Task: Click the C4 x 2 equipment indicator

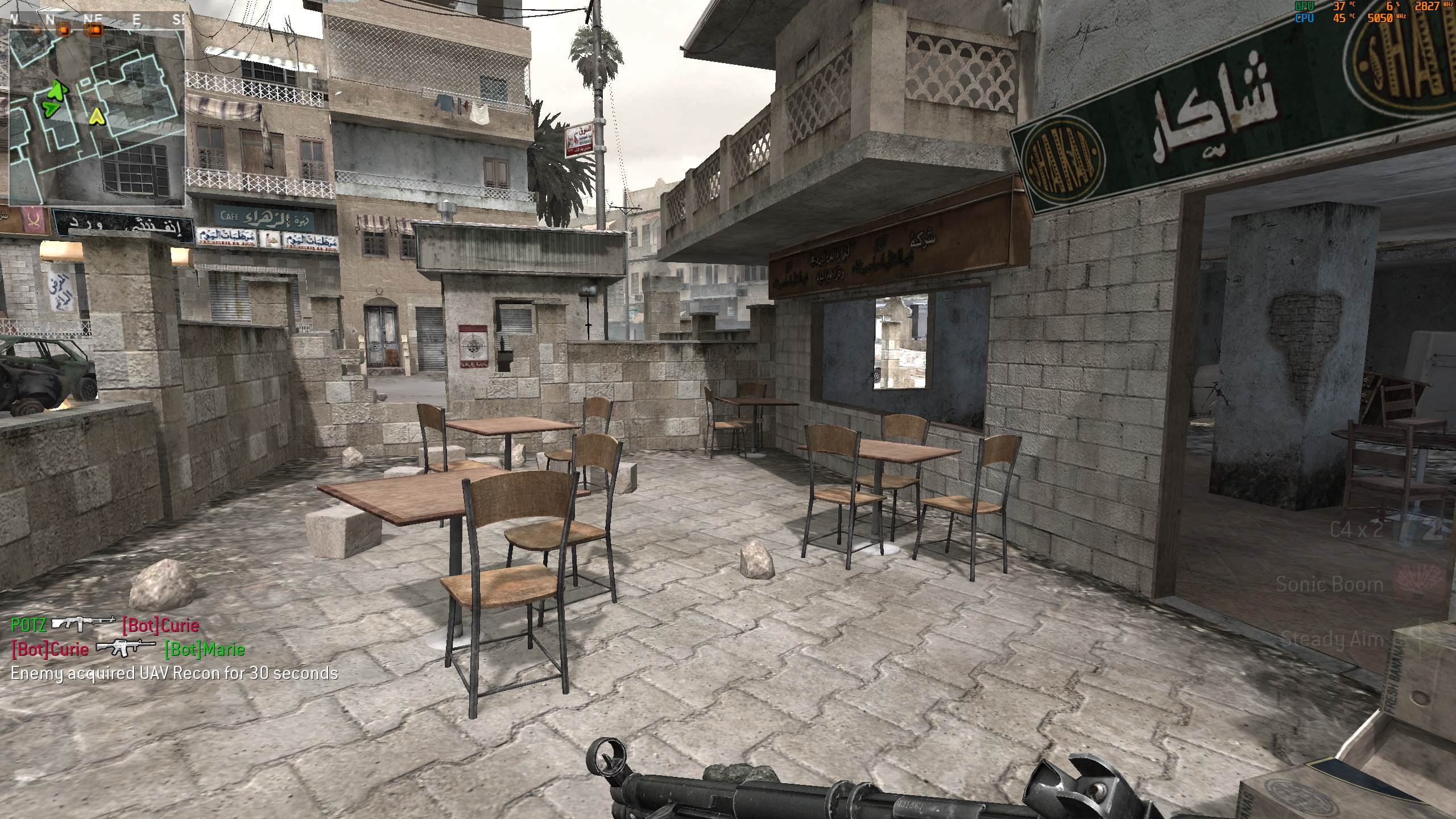Action: pyautogui.click(x=1355, y=531)
